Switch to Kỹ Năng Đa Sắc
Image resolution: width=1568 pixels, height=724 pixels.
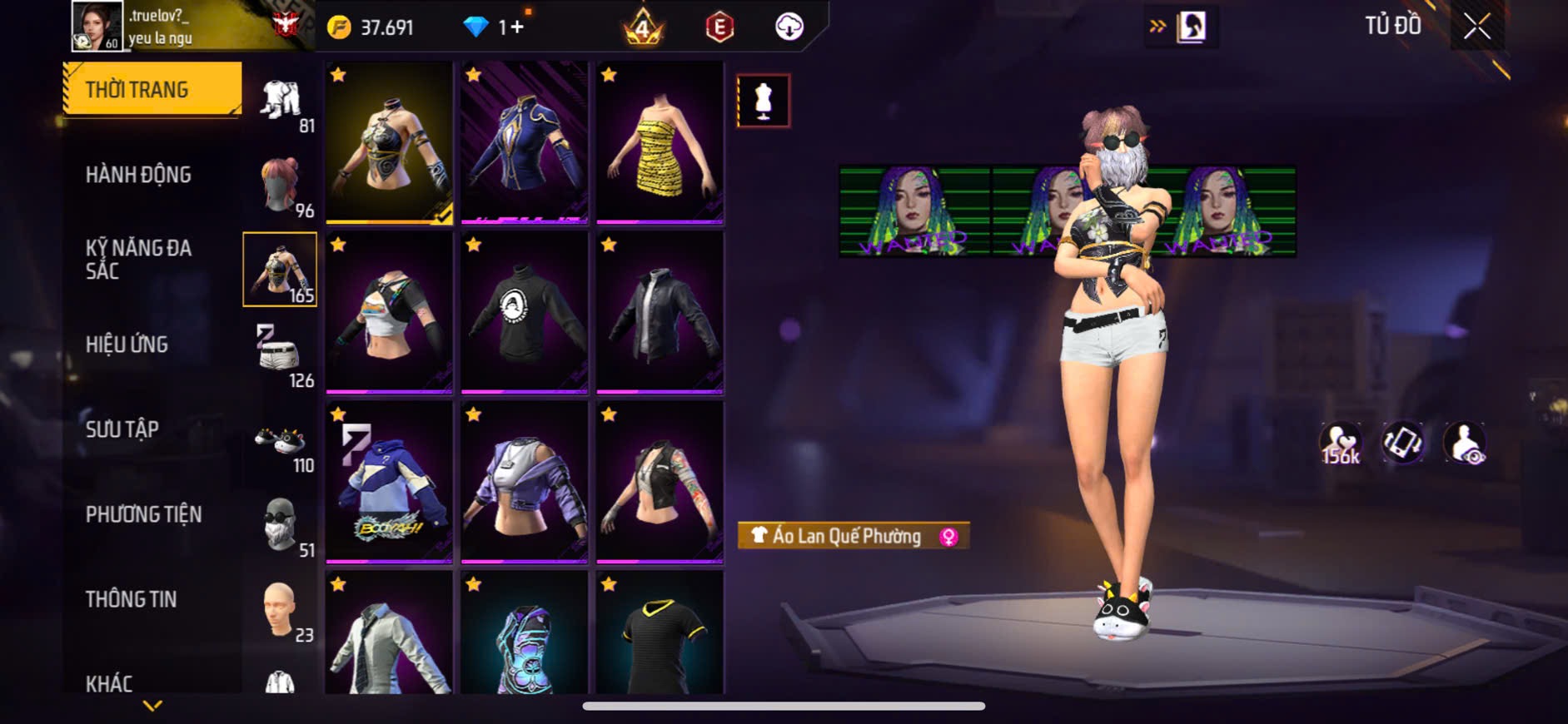[139, 259]
